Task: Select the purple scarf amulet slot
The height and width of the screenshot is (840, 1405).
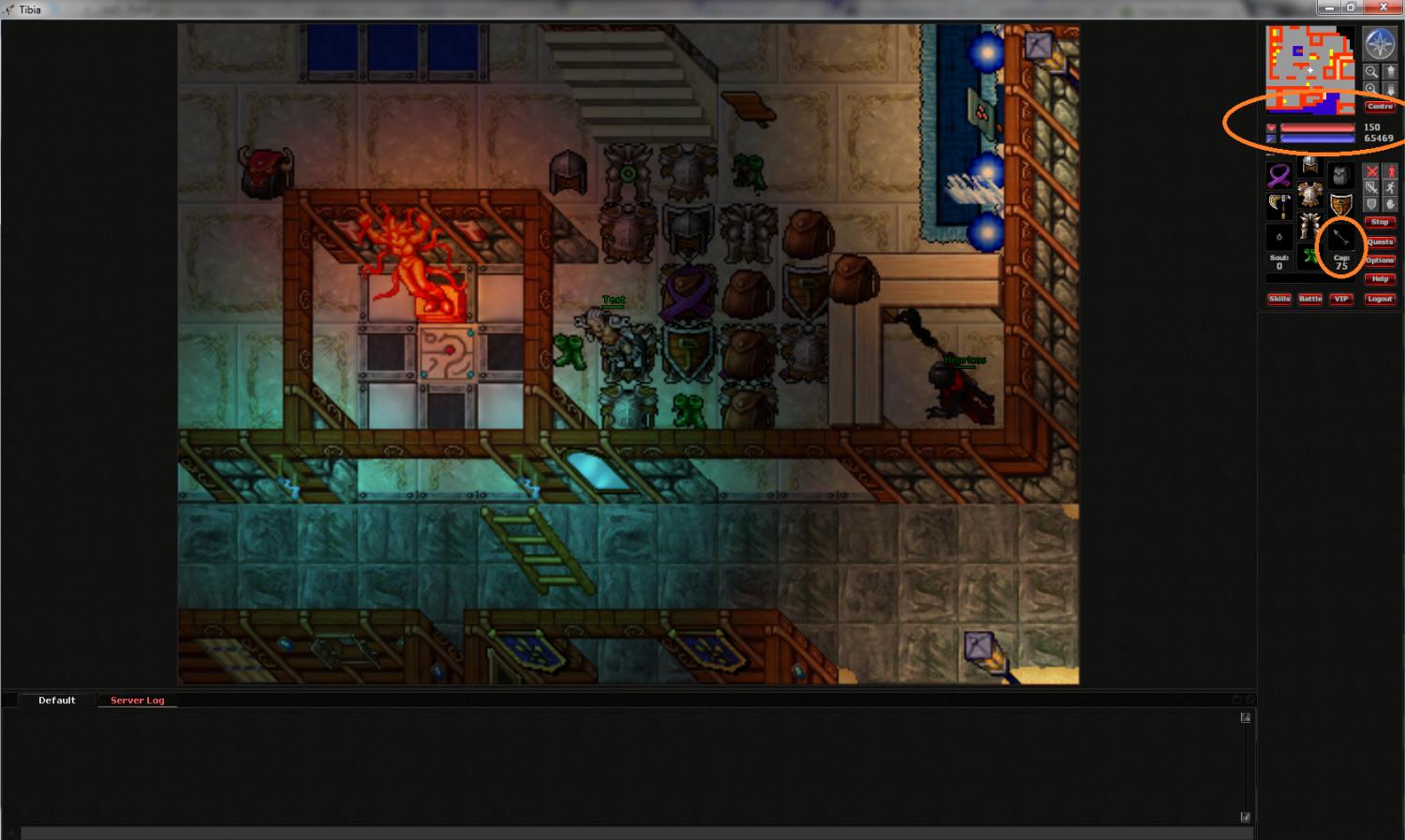Action: (1279, 174)
